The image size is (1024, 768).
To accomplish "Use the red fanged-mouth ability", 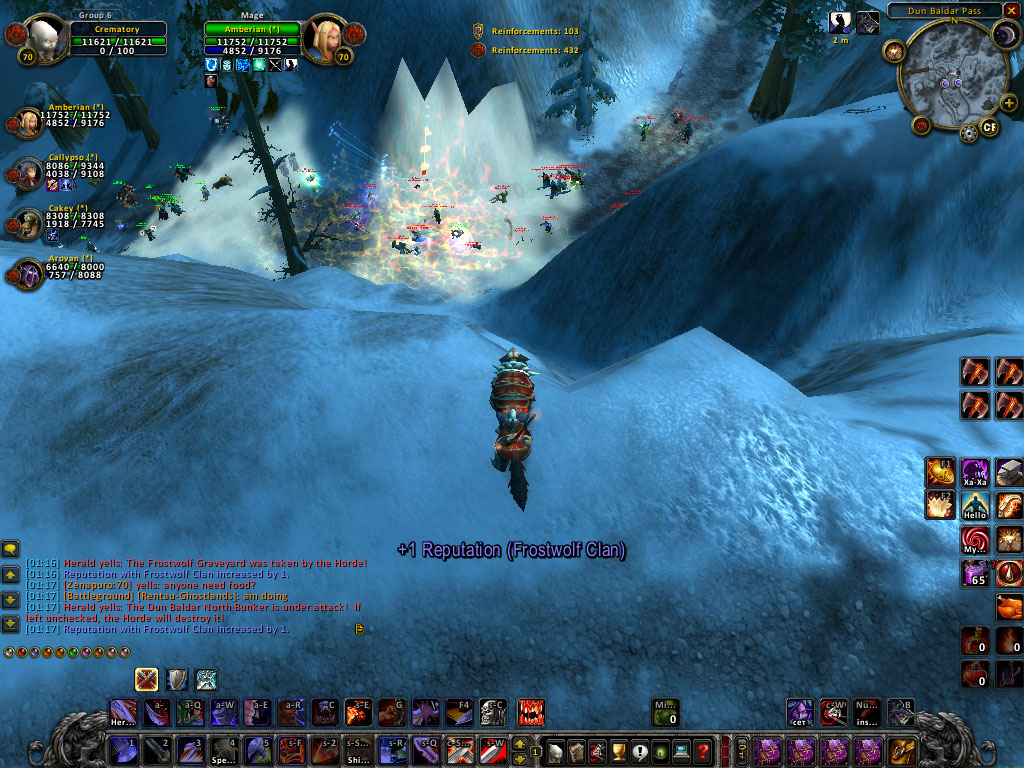I will tap(531, 712).
